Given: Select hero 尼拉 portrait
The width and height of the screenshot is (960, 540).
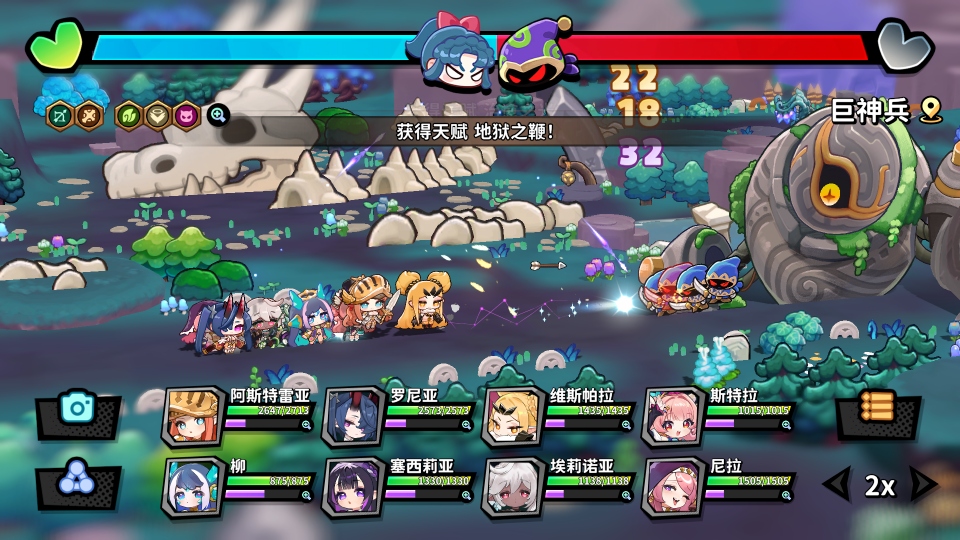Looking at the screenshot, I should point(672,487).
